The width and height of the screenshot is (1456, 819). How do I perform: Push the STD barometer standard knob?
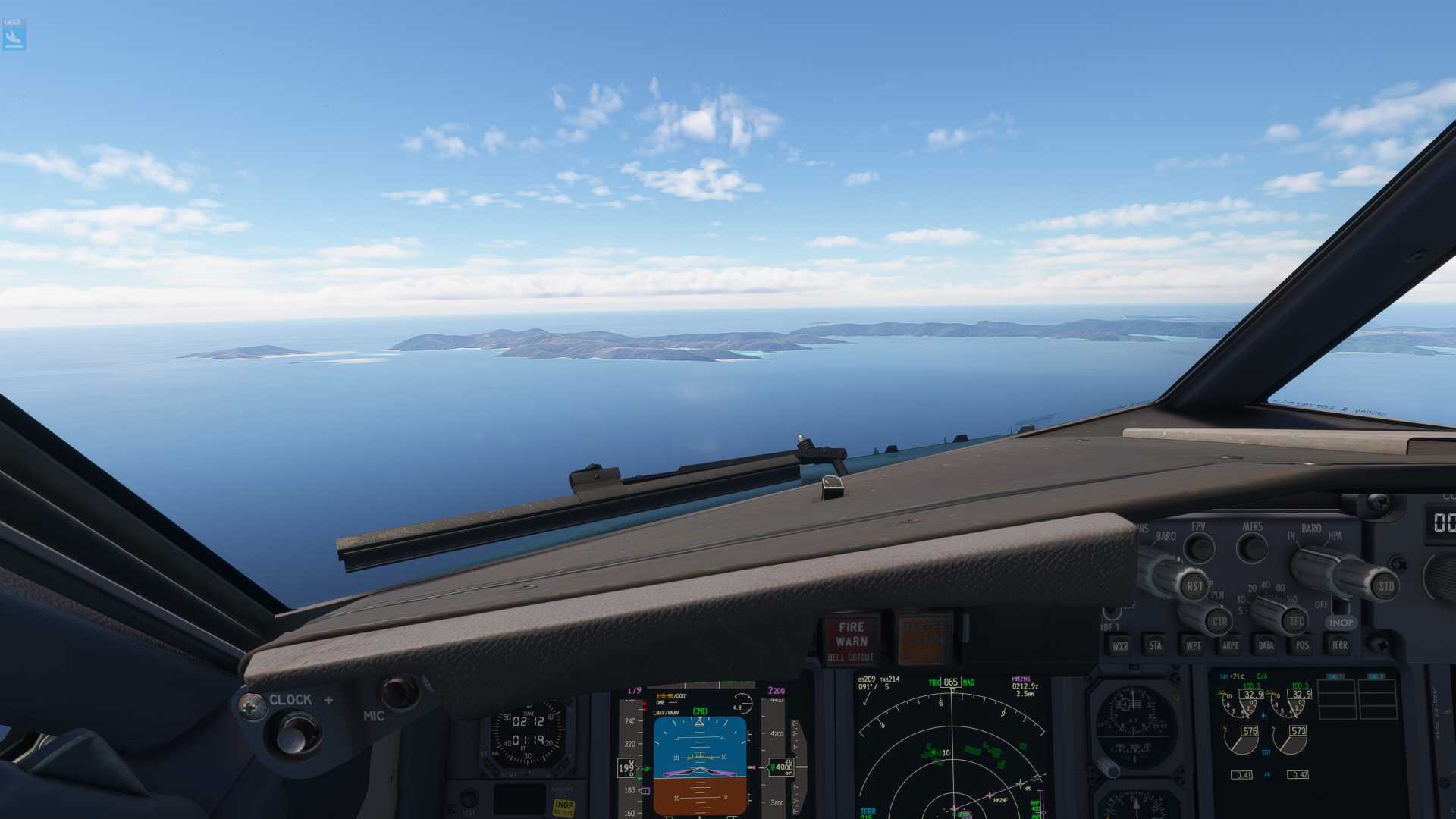click(x=1385, y=587)
